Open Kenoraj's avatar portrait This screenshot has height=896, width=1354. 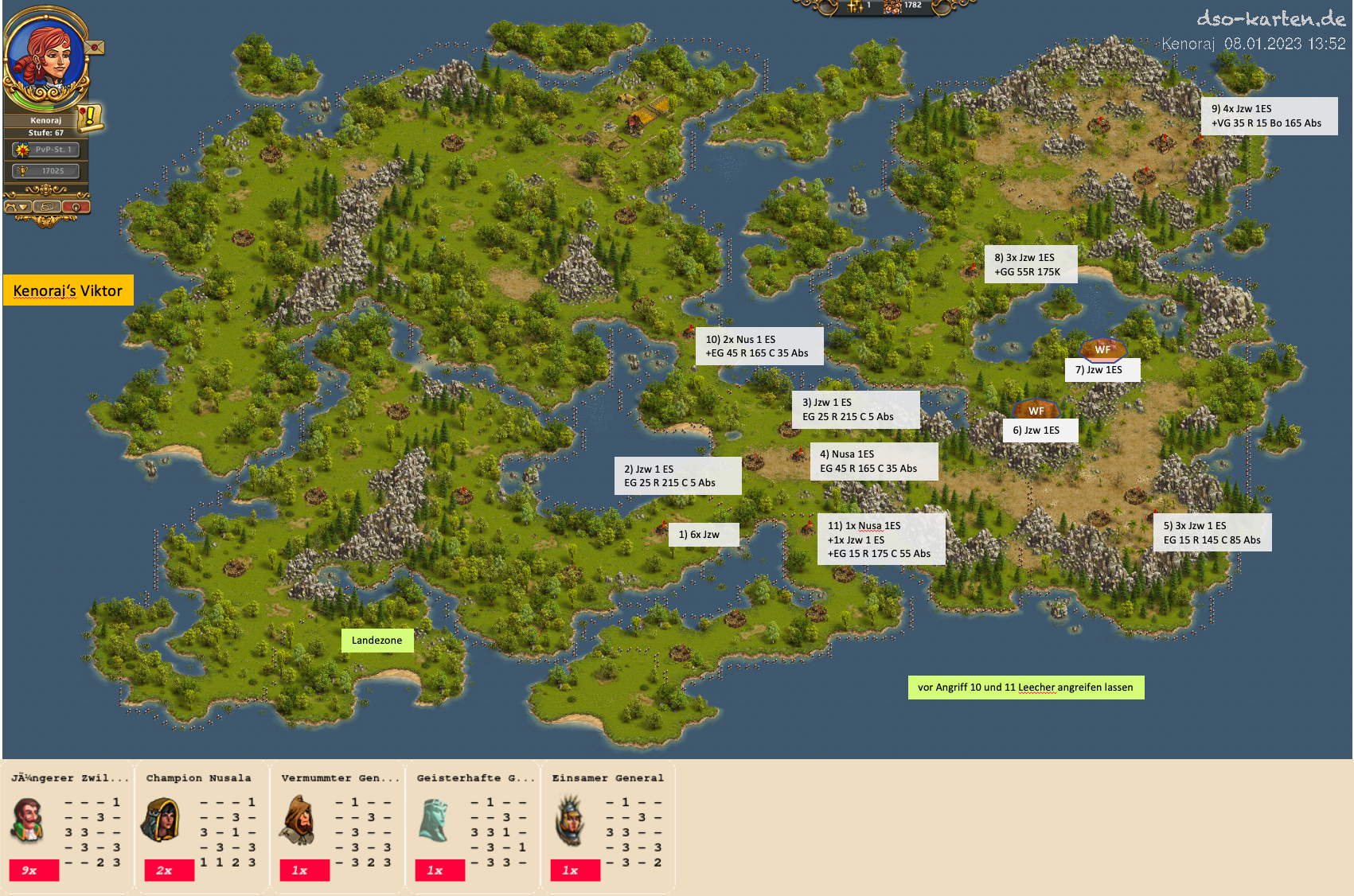[44, 56]
